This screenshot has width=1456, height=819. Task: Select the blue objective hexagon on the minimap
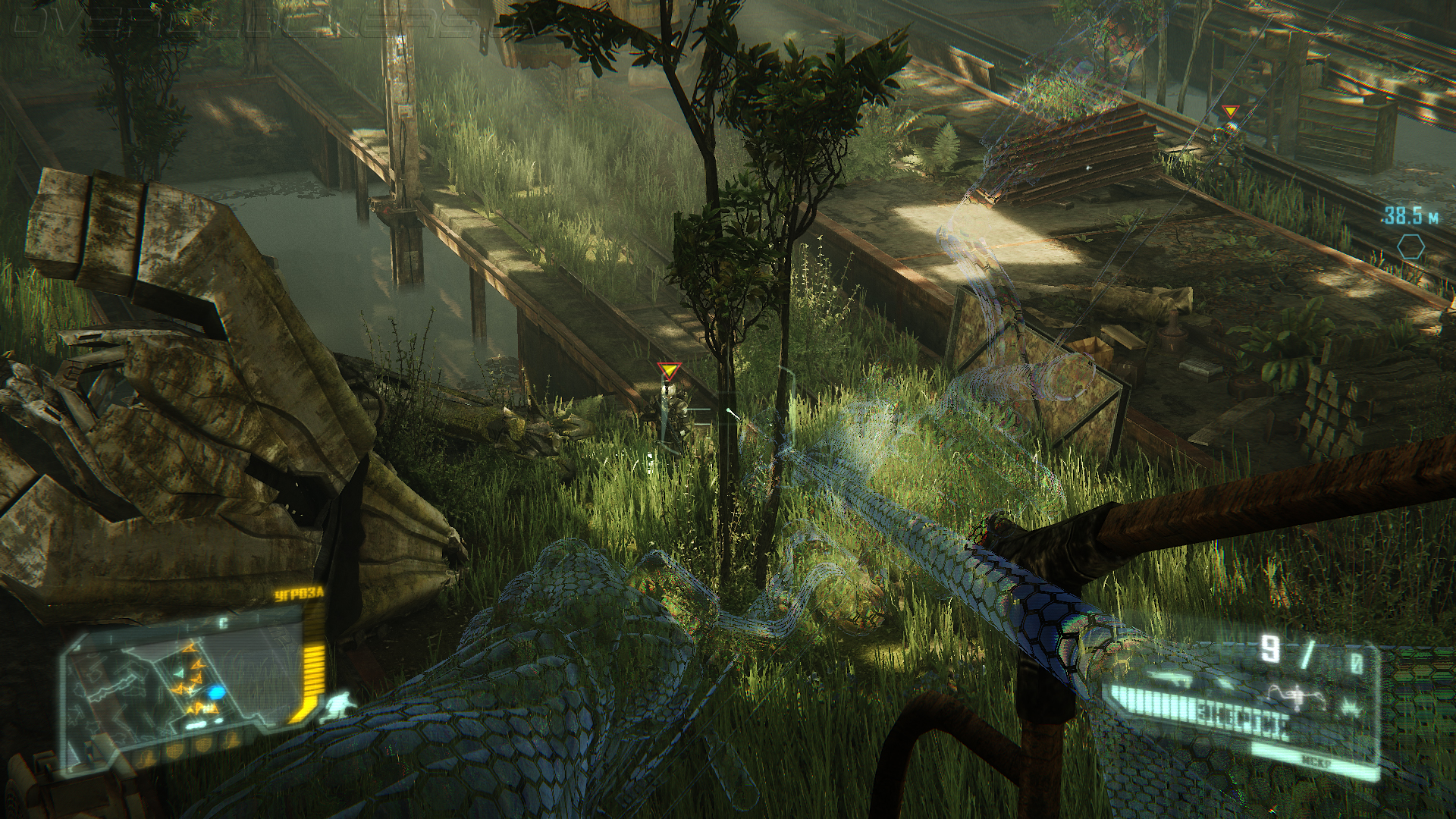tap(215, 692)
